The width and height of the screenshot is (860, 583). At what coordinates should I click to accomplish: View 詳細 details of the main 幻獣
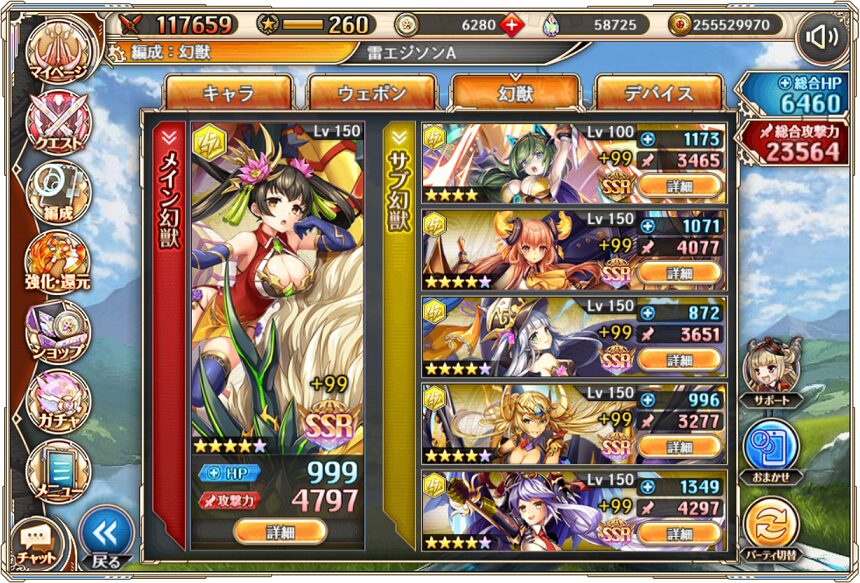[x=280, y=532]
